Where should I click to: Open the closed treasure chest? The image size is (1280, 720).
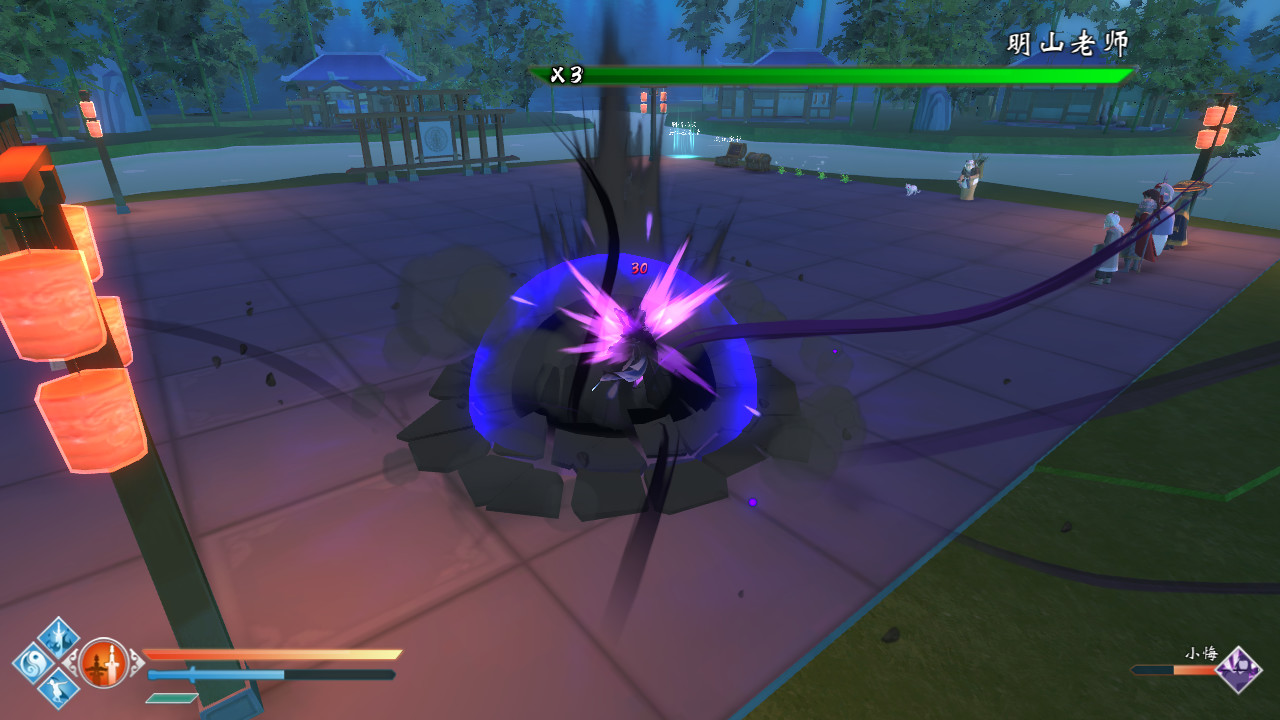757,161
